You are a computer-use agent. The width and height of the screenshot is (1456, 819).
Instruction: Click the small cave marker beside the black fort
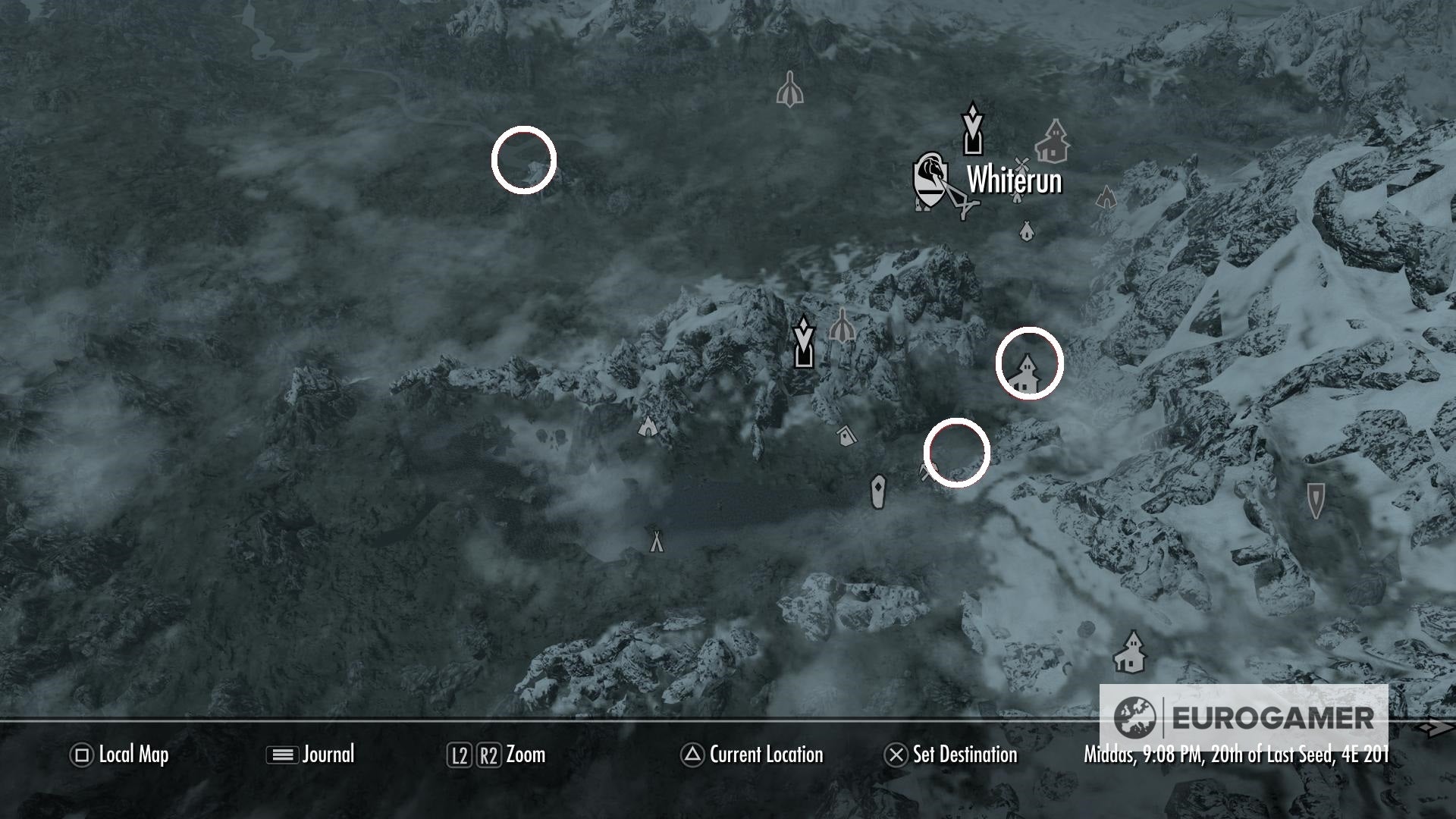coord(843,325)
